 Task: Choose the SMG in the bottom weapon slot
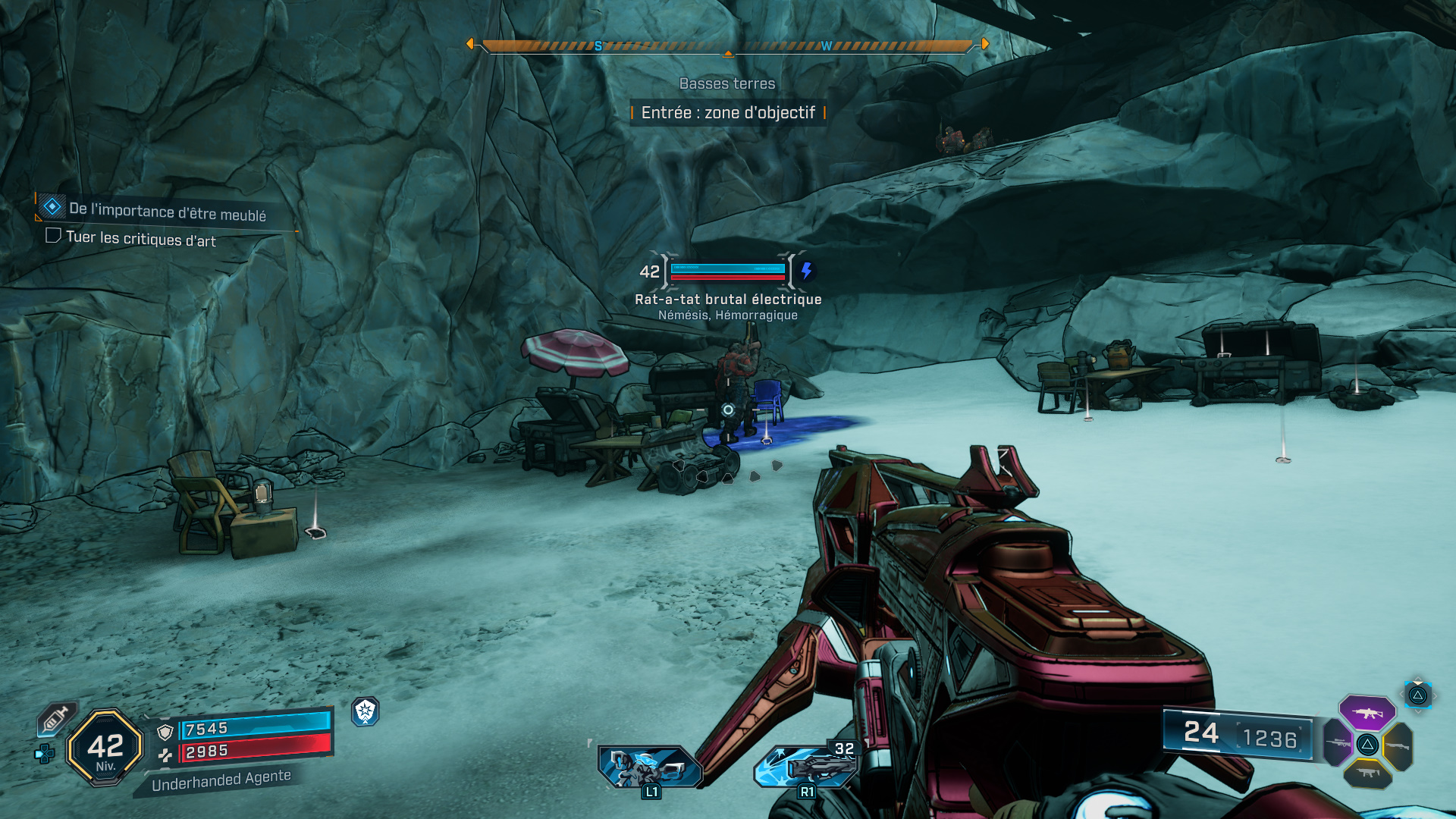click(1367, 773)
